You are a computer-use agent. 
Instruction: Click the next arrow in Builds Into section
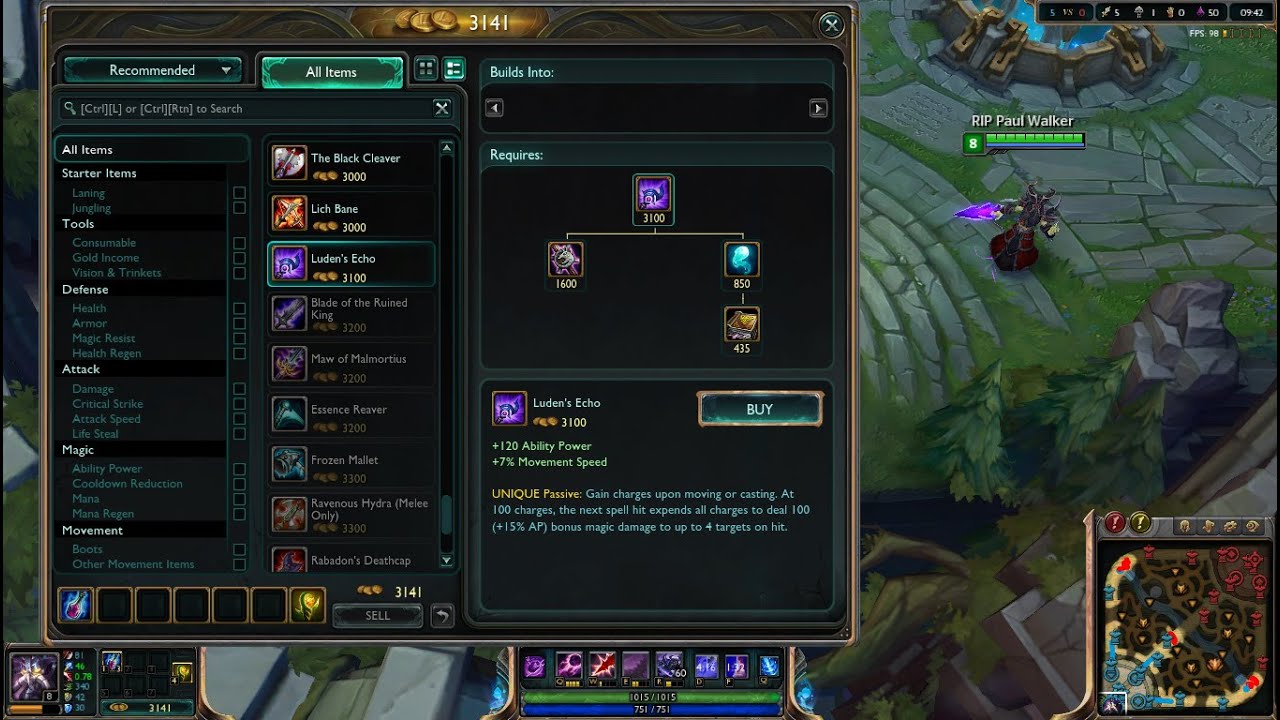[x=818, y=107]
